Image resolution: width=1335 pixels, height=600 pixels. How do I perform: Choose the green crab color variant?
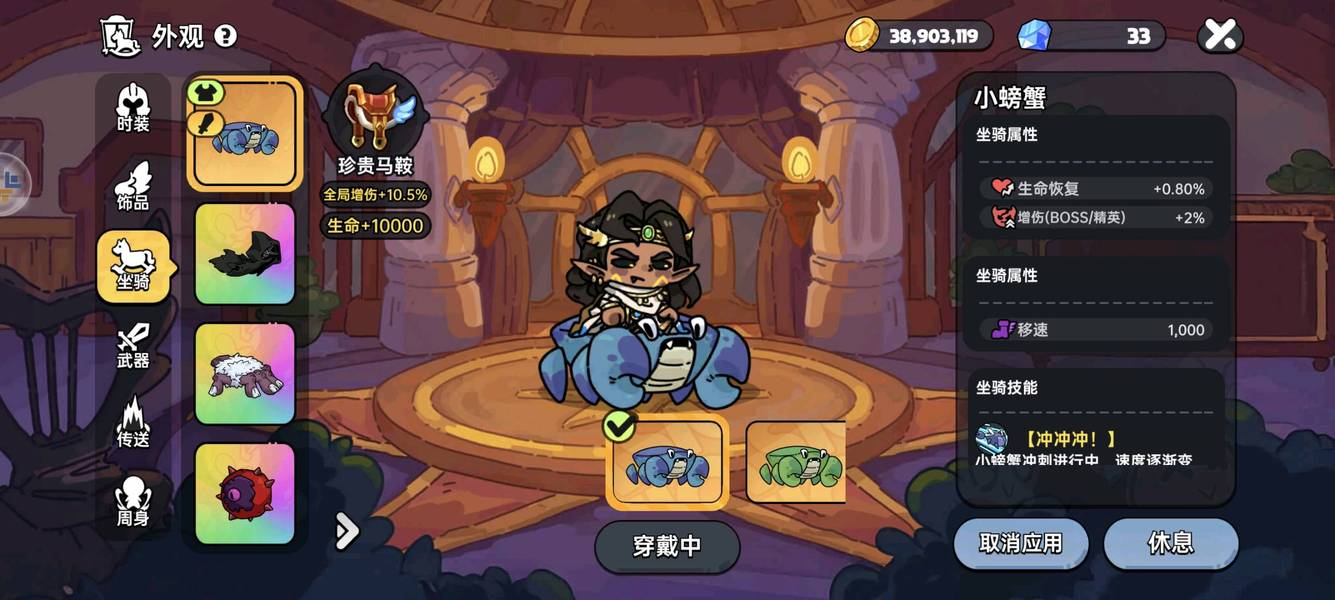point(797,462)
